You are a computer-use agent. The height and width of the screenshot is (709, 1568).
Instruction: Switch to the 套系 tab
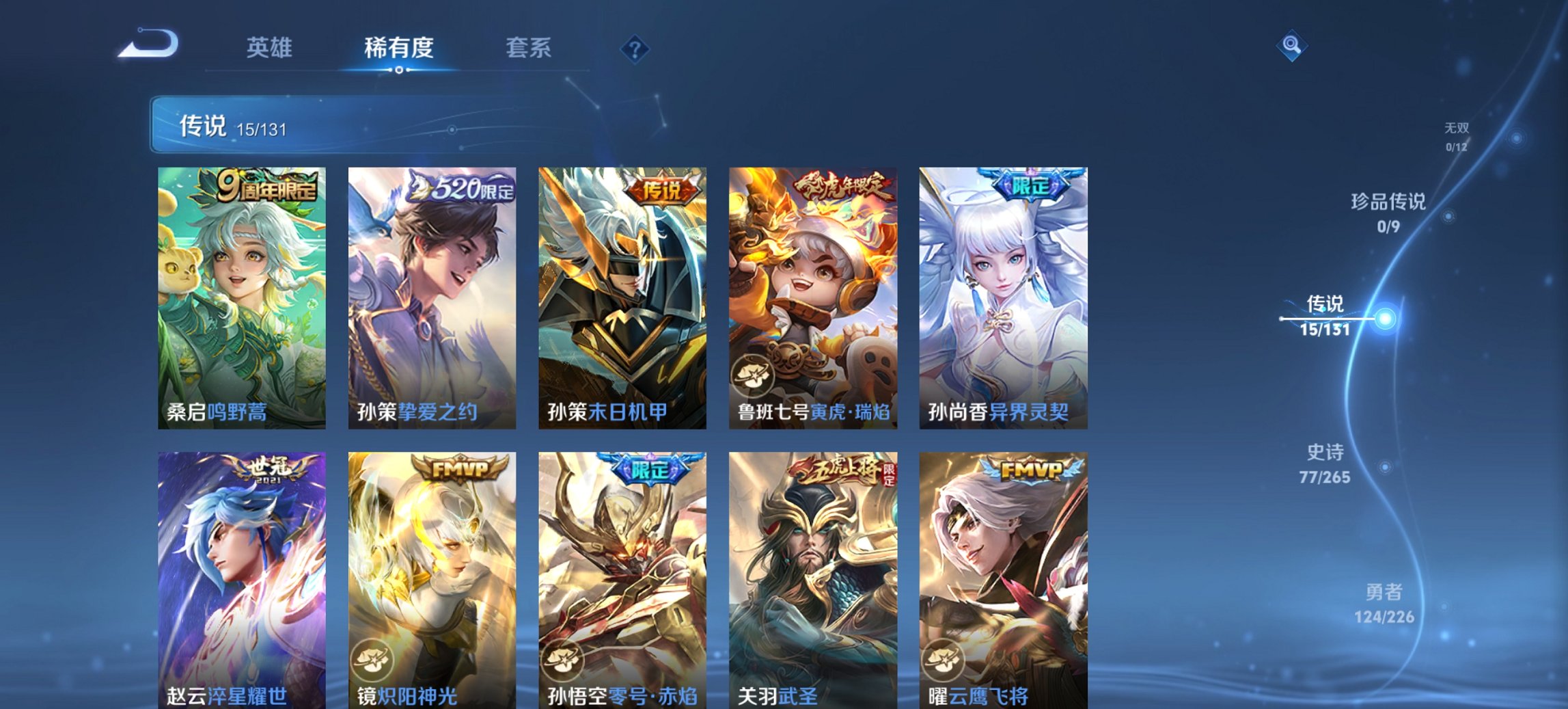pos(529,48)
